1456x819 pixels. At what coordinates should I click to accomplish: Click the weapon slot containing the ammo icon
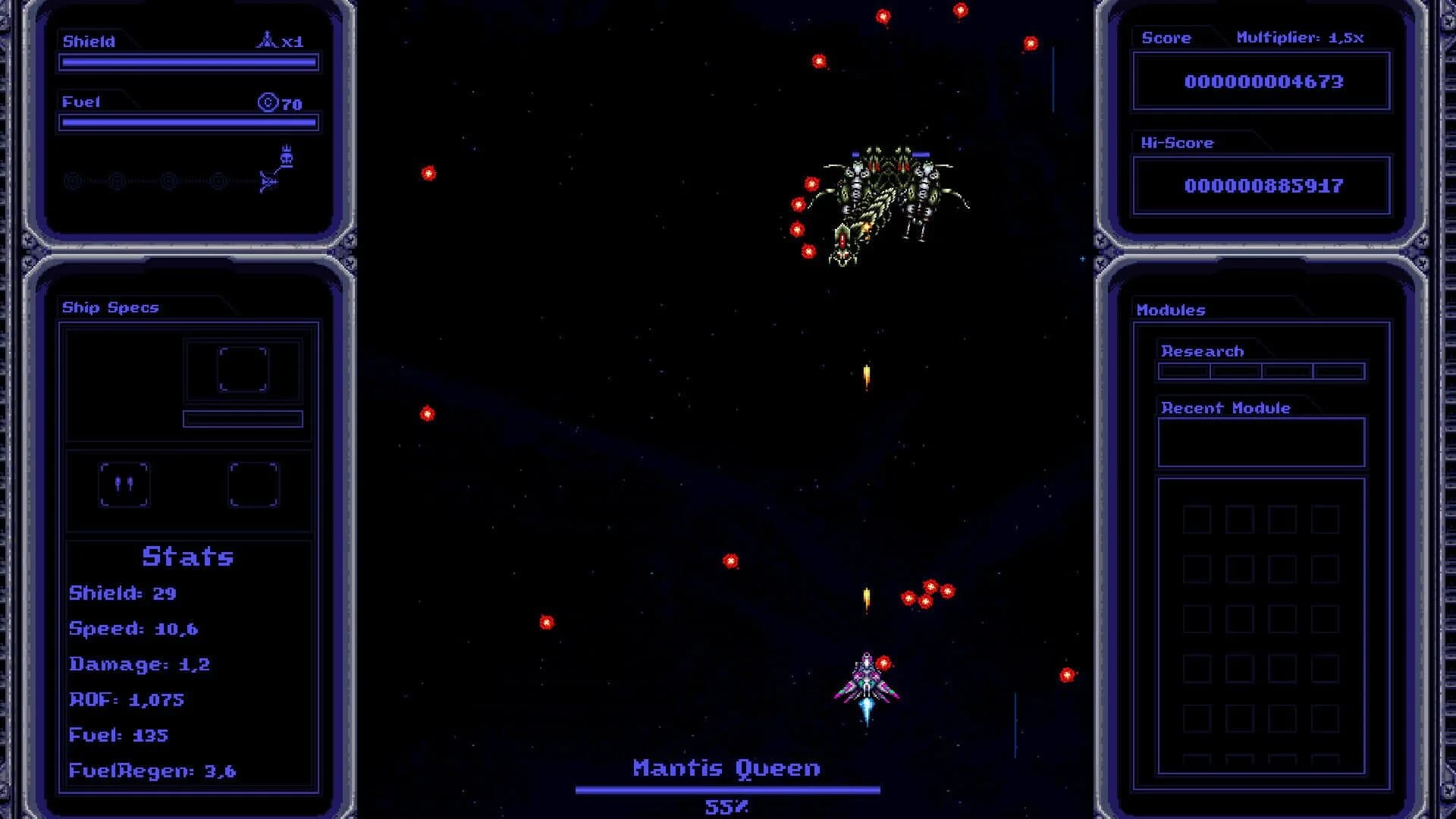(125, 485)
